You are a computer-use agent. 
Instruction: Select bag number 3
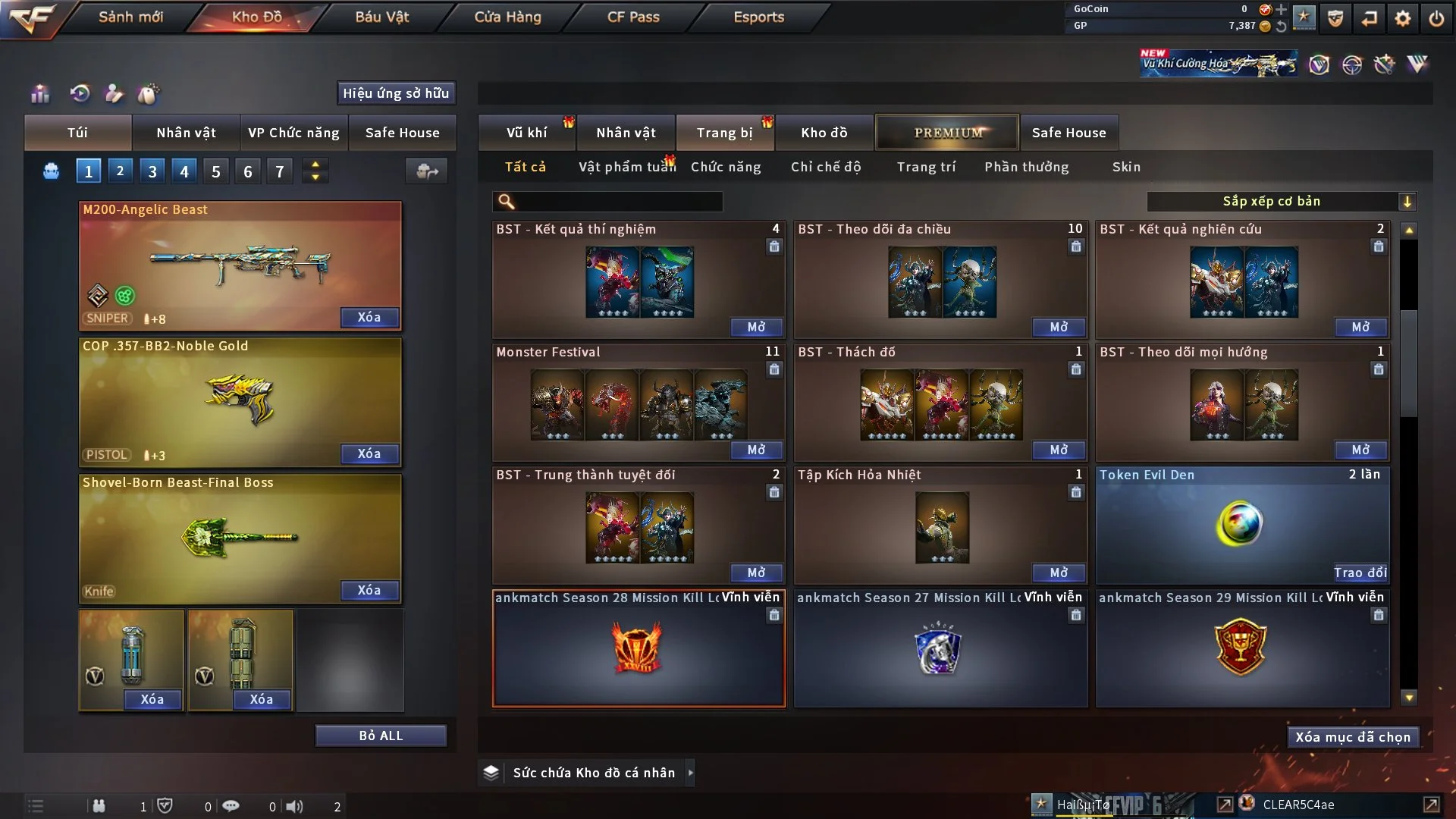tap(152, 171)
